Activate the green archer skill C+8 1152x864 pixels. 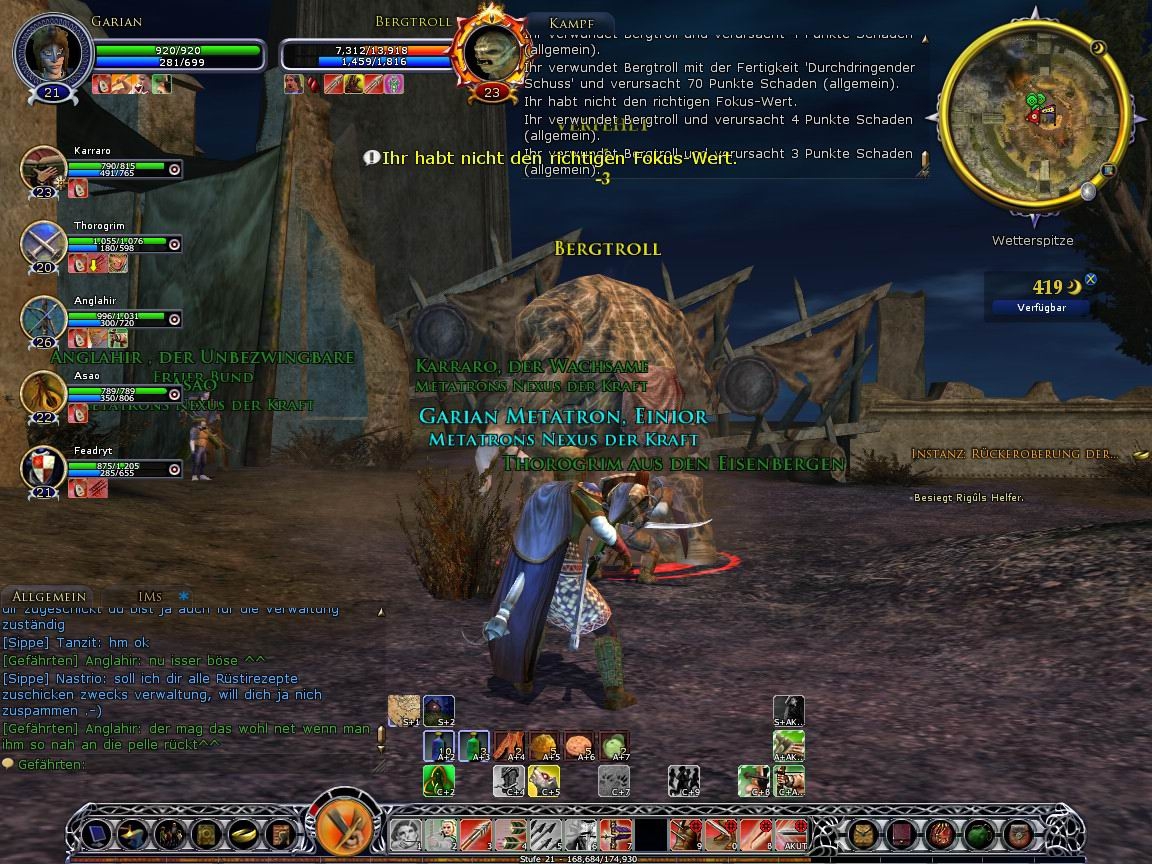tap(754, 780)
